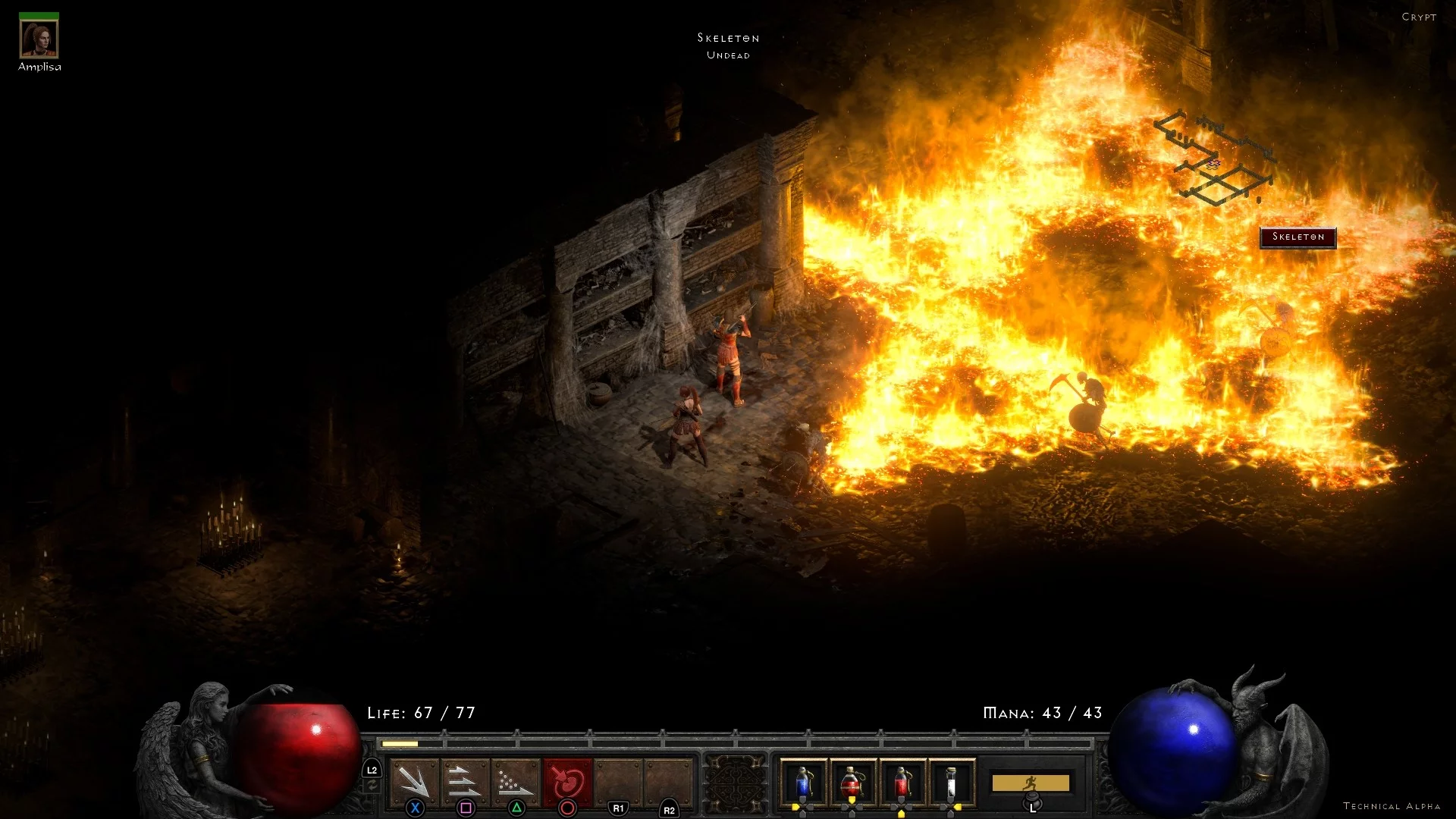1456x819 pixels.
Task: Select the white vial belt slot
Action: [x=951, y=783]
